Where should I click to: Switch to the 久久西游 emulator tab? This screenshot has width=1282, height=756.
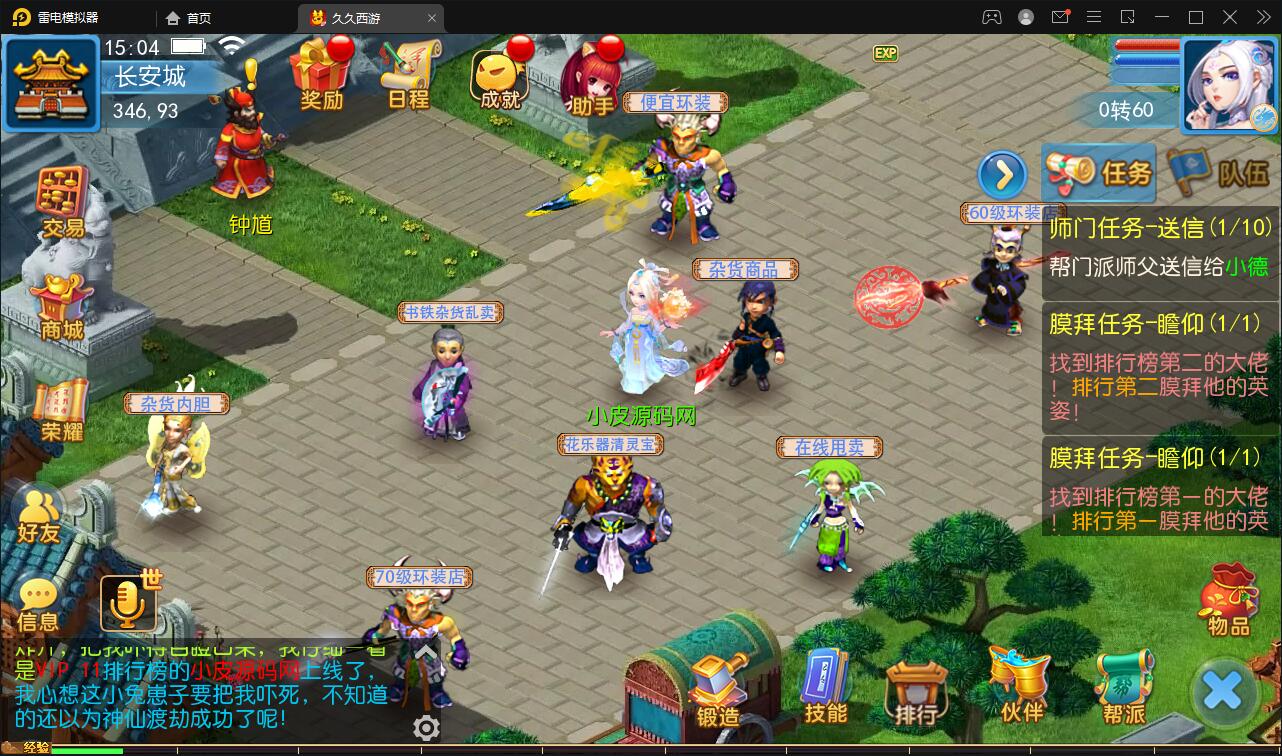[356, 17]
